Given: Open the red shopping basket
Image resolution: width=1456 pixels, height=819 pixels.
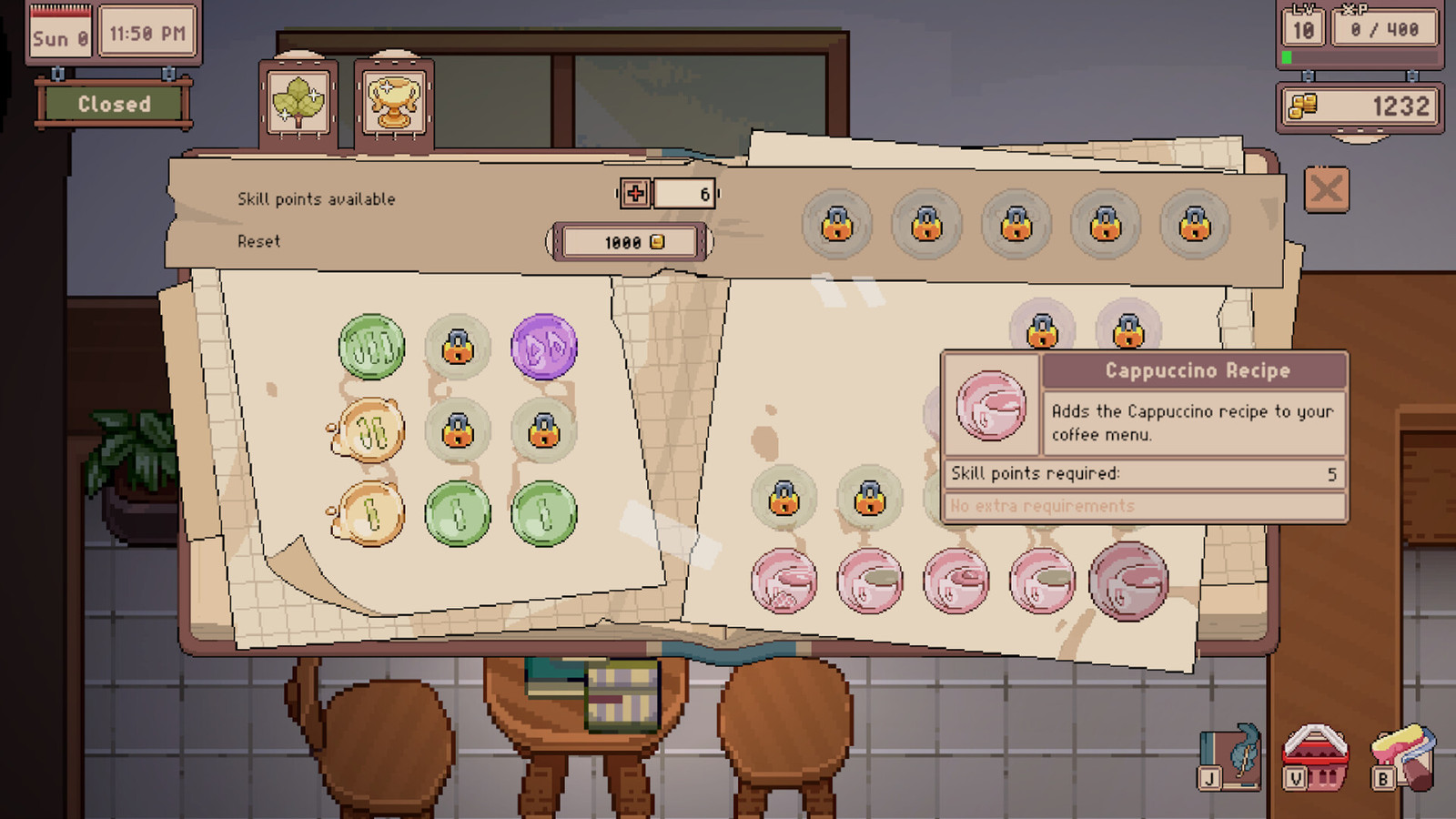Looking at the screenshot, I should (x=1315, y=757).
